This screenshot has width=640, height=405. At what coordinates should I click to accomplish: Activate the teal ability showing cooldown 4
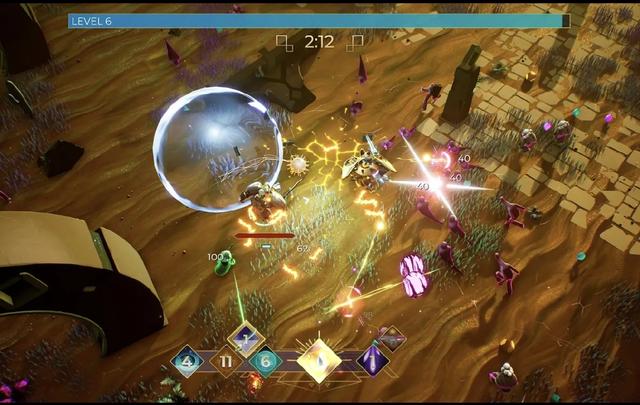[187, 360]
